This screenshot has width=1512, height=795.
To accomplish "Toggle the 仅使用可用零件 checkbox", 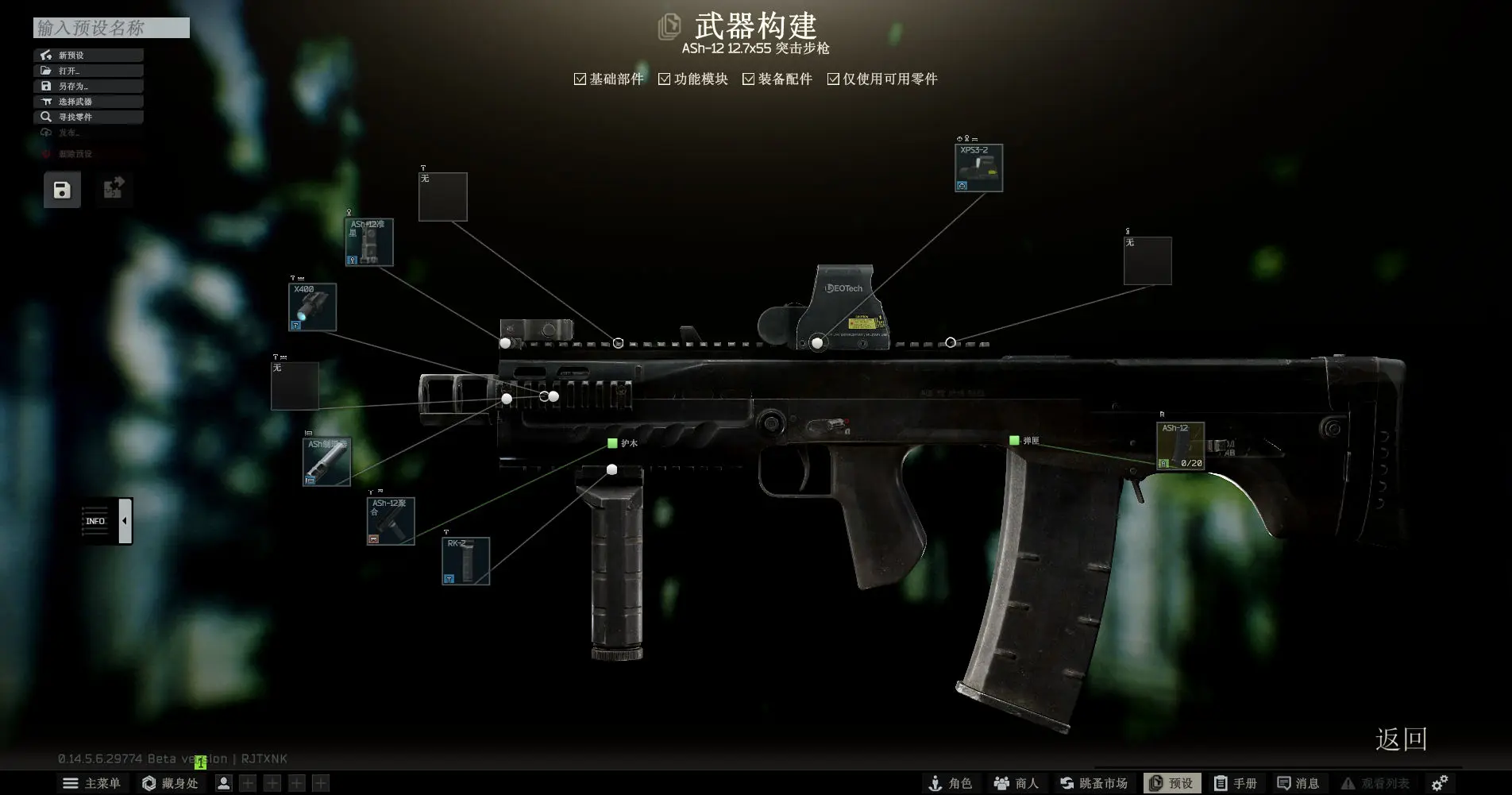I will pyautogui.click(x=832, y=79).
